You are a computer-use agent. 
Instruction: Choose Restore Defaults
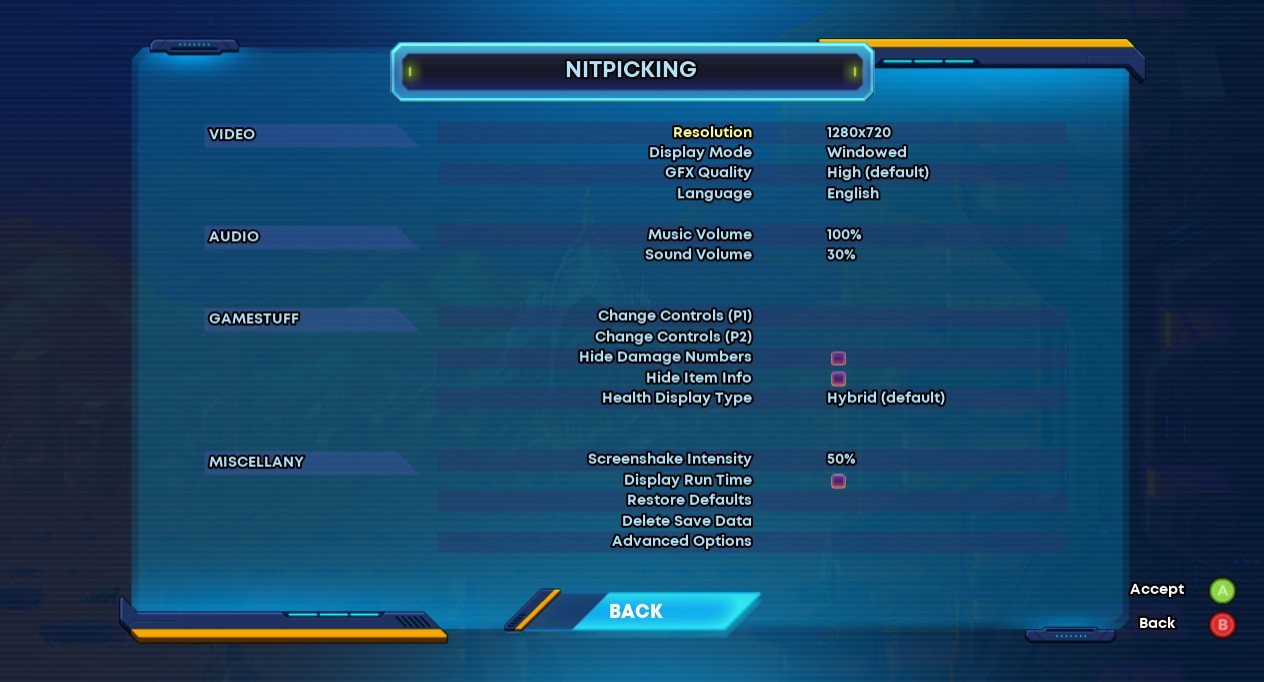pyautogui.click(x=689, y=500)
